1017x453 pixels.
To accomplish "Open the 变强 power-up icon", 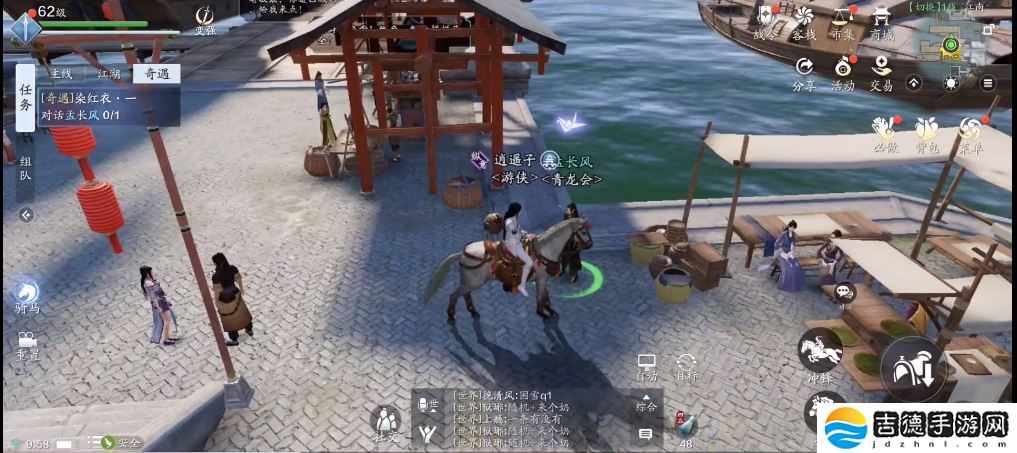I will [205, 19].
